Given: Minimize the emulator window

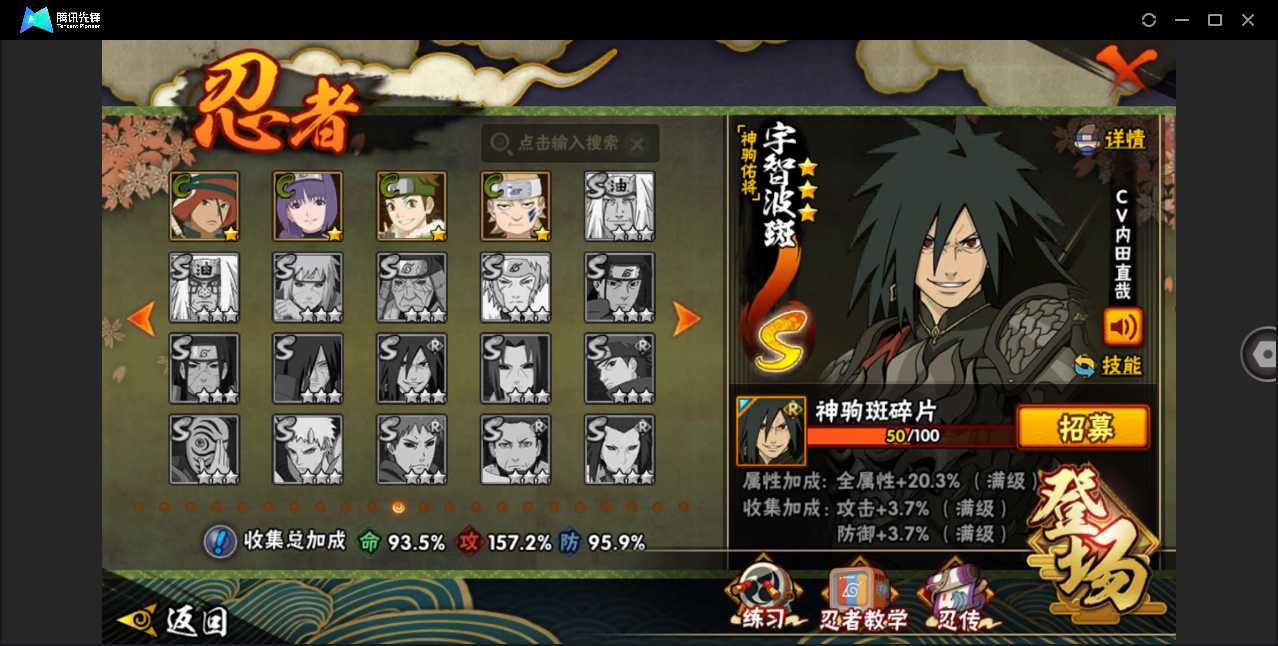Looking at the screenshot, I should click(1182, 20).
